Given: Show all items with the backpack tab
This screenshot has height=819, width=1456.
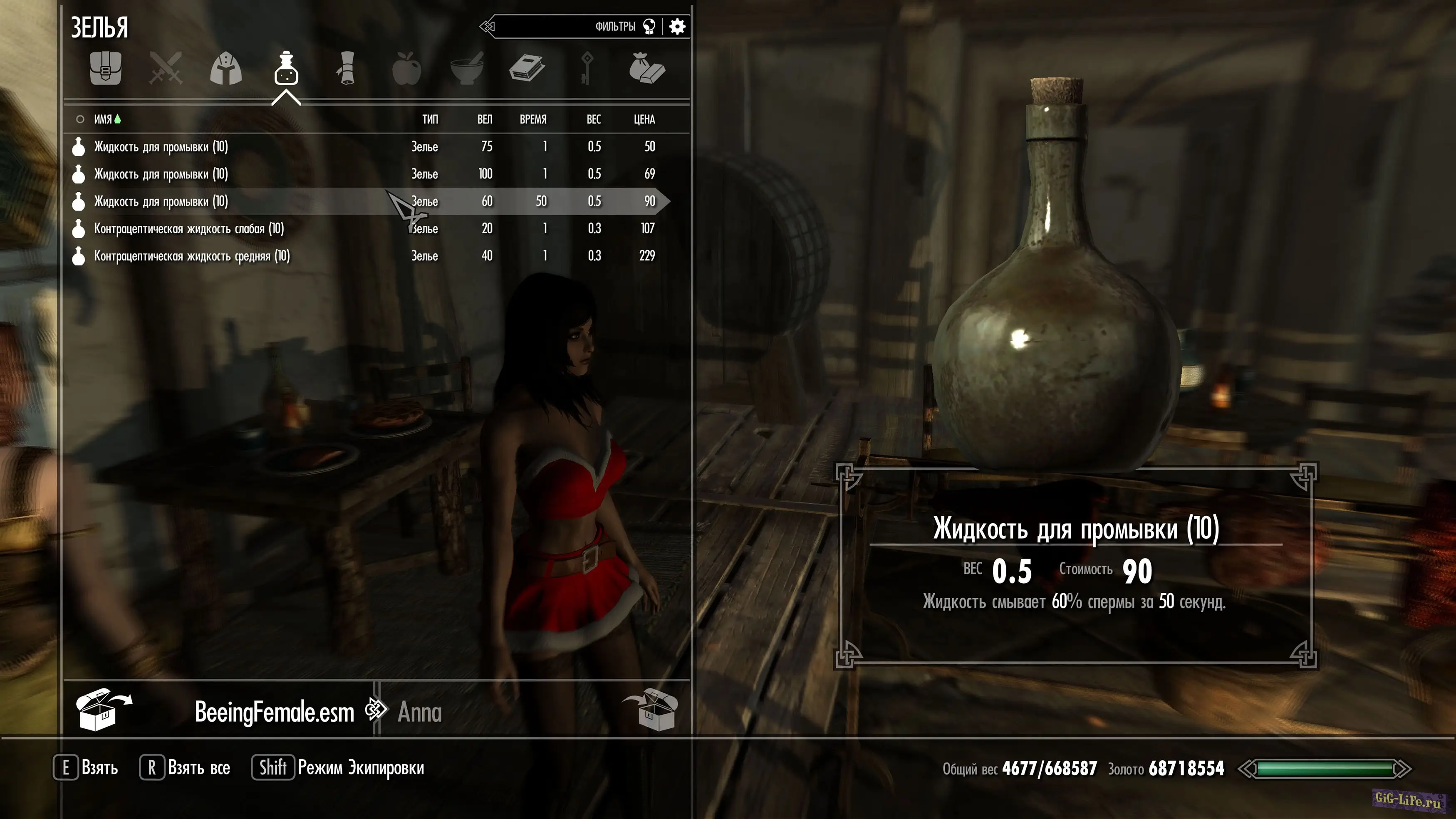Looking at the screenshot, I should tap(106, 69).
